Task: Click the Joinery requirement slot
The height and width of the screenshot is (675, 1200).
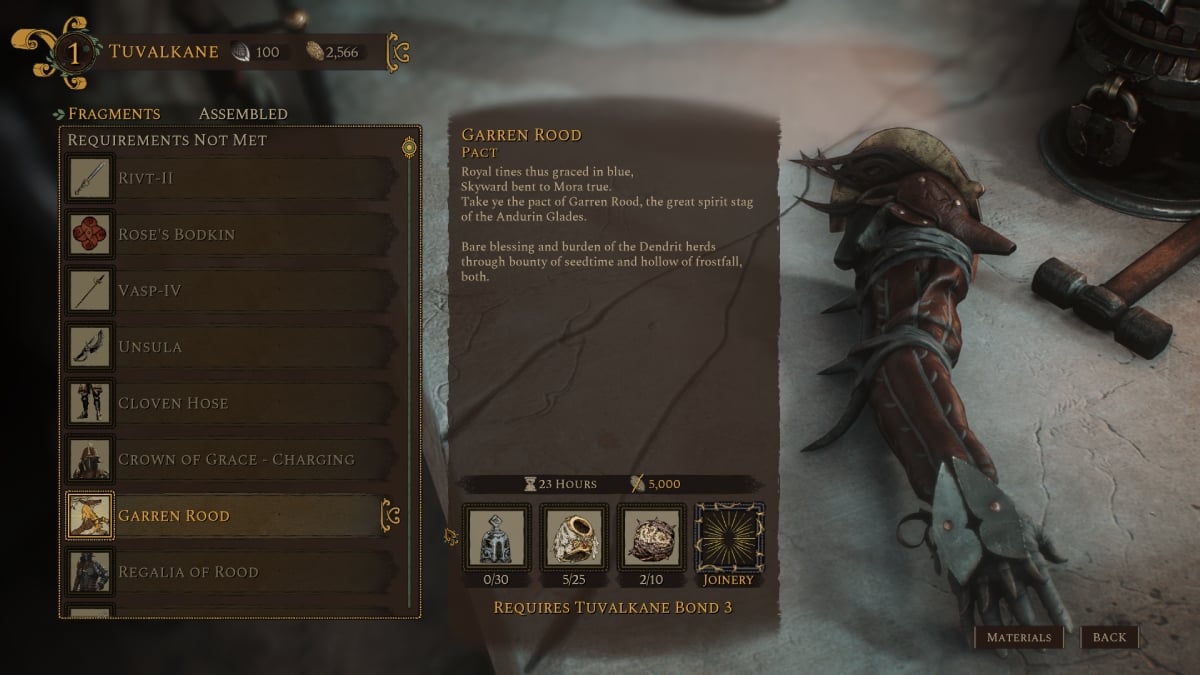Action: point(729,537)
